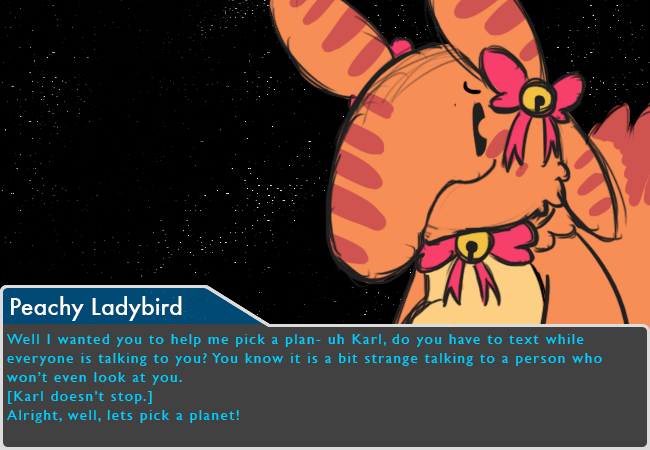Screen dimensions: 650x450
Task: Click the dialogue text box to continue
Action: 325,385
